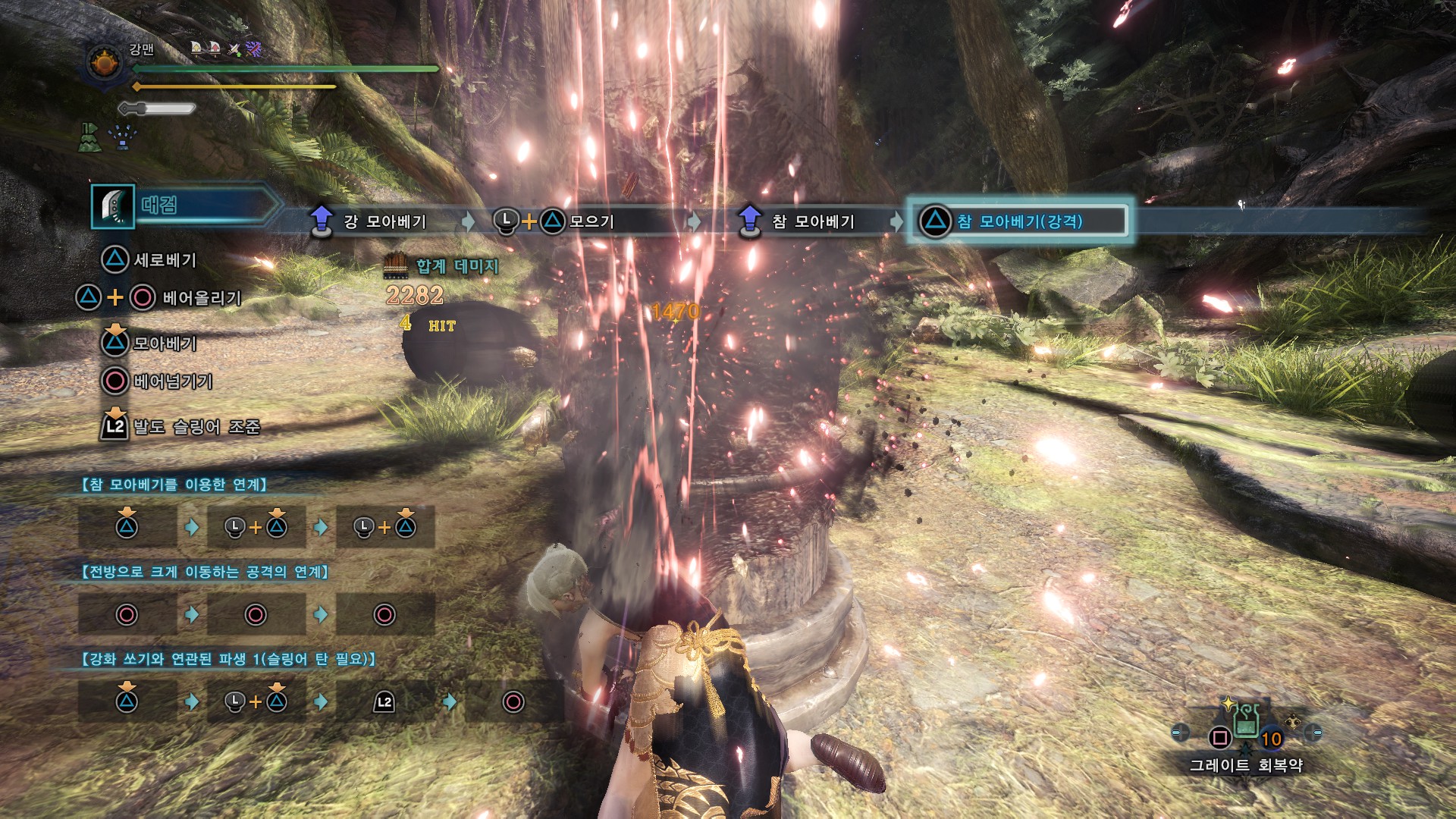This screenshot has height=819, width=1456.
Task: Click the green potion buff status icon
Action: point(89,137)
